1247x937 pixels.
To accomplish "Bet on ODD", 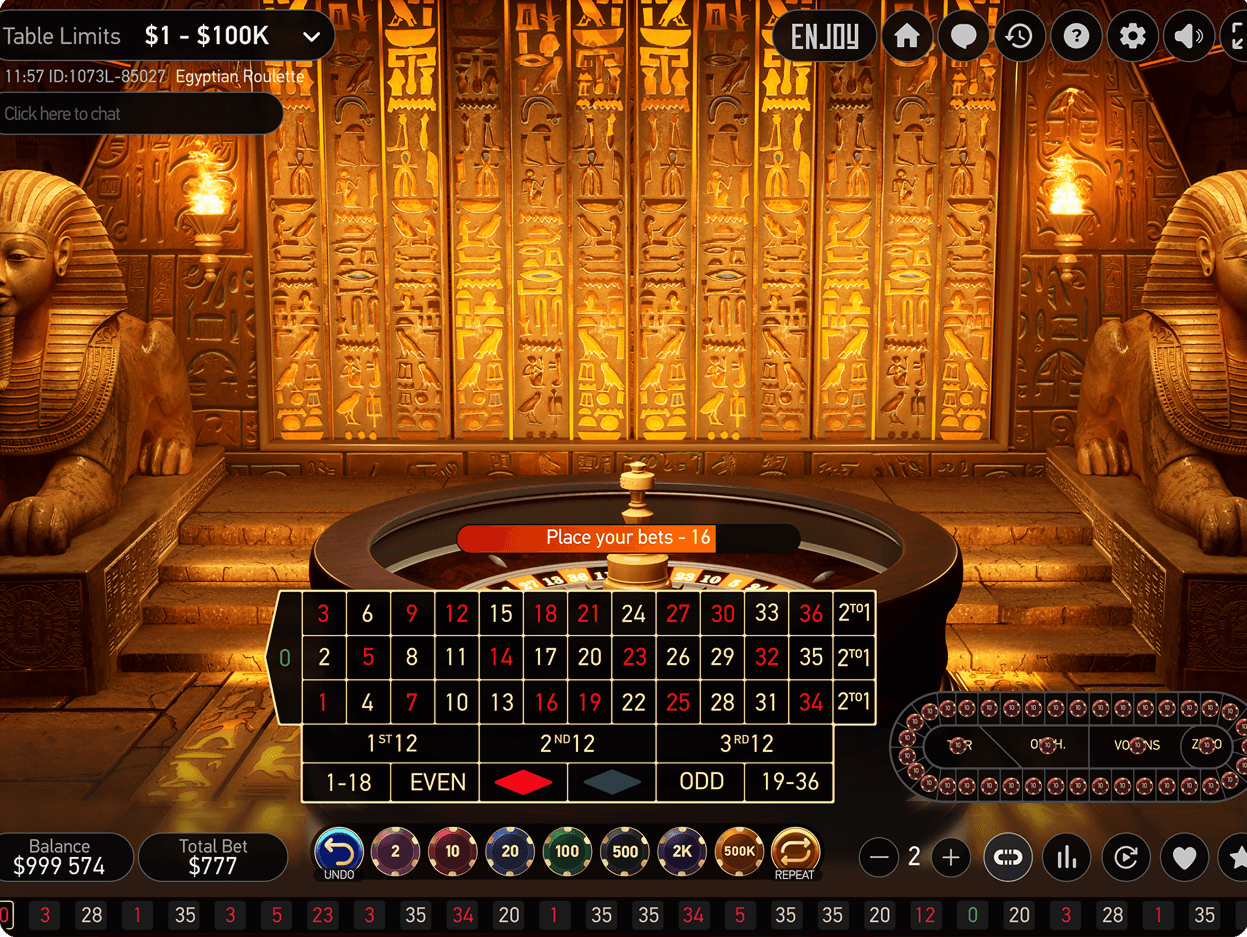I will pyautogui.click(x=701, y=782).
